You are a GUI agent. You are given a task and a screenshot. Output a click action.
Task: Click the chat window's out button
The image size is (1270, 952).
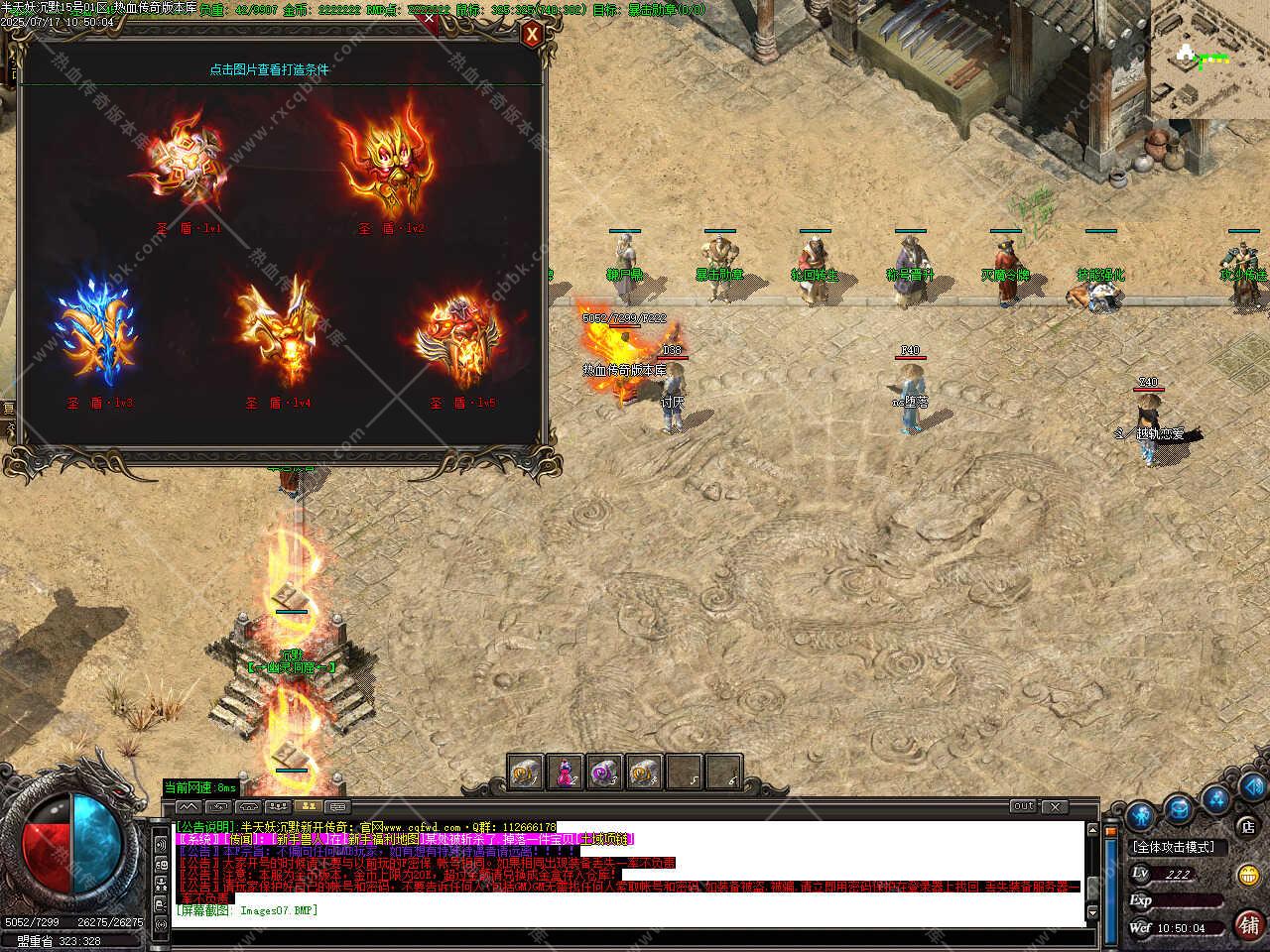[x=1023, y=806]
